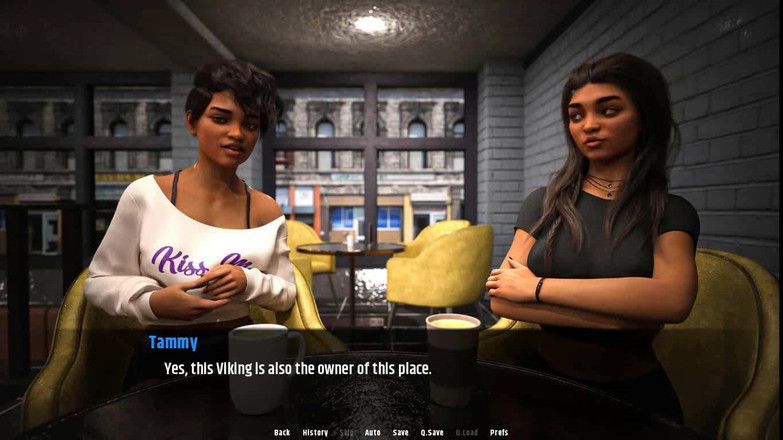Quick save with Q.Save

click(432, 433)
